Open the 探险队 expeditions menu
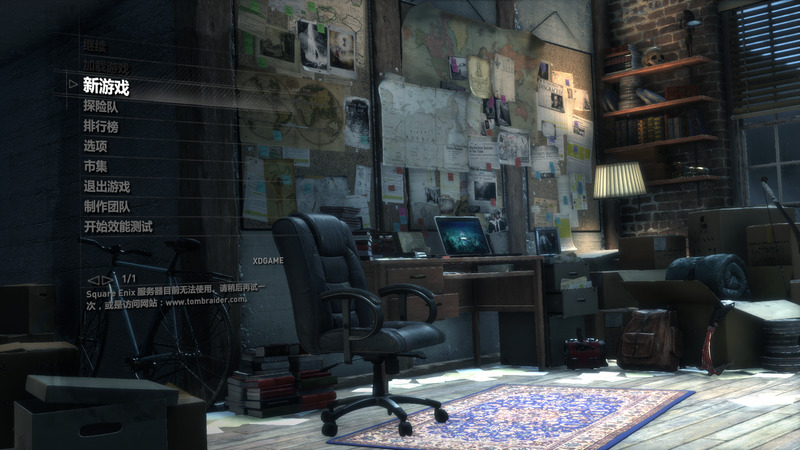 [x=101, y=105]
